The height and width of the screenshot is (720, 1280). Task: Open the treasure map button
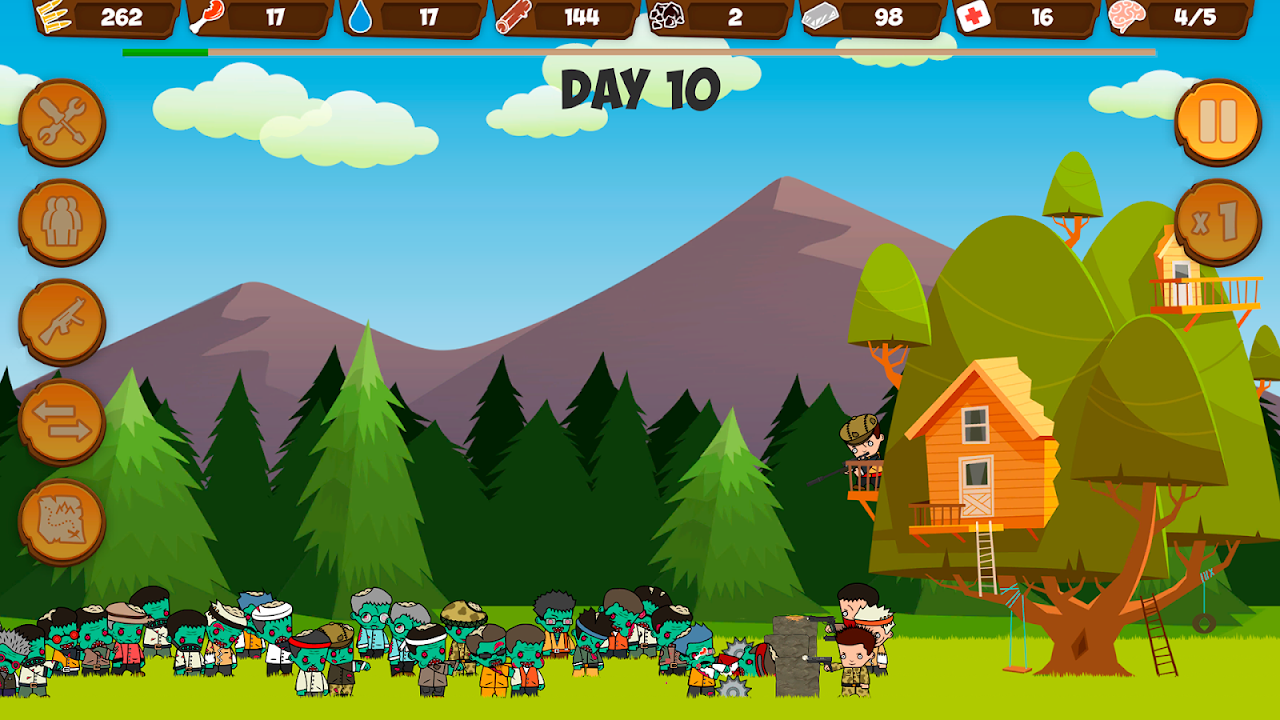[x=62, y=521]
